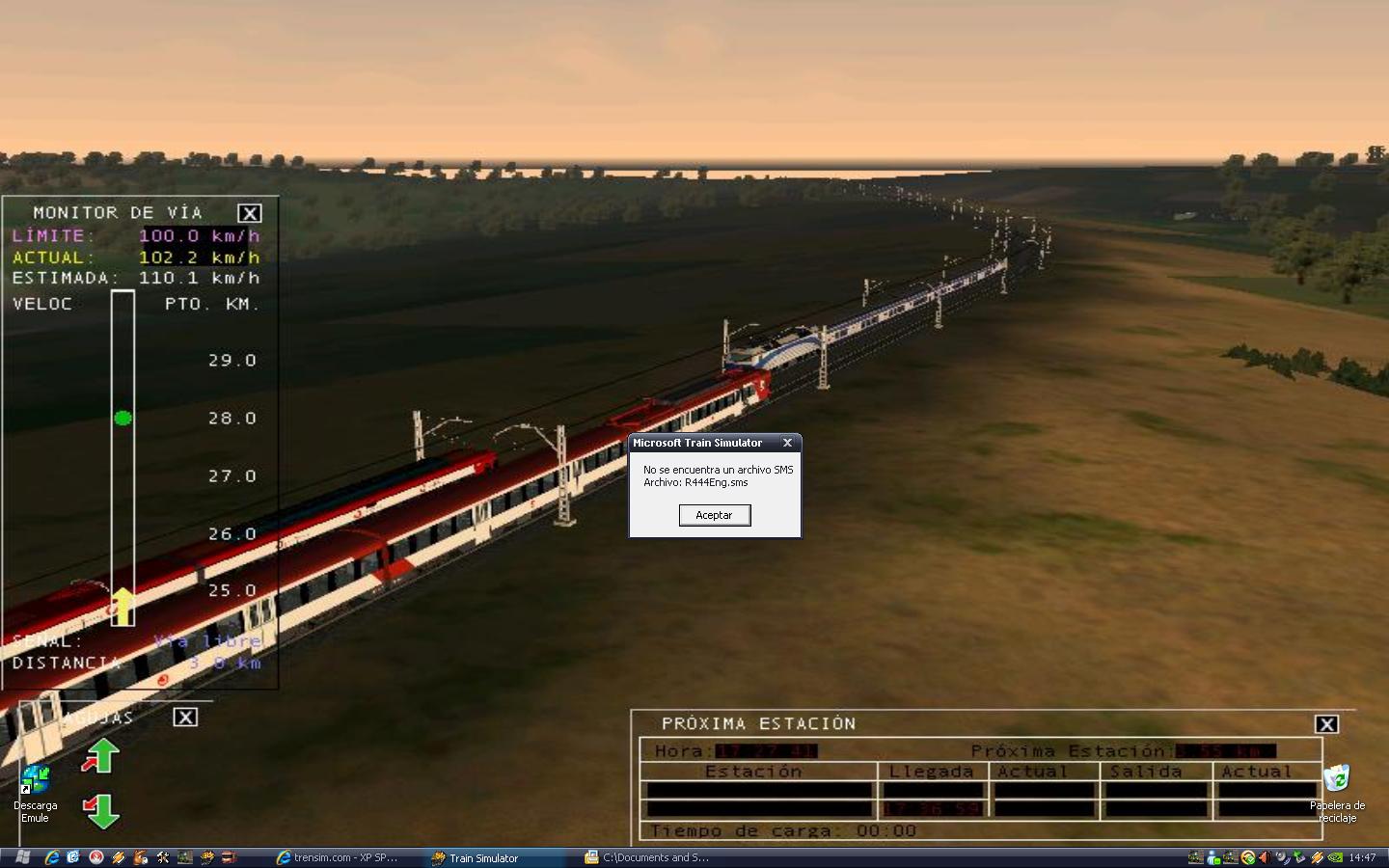
Task: Close the Agujas switch panel
Action: pyautogui.click(x=185, y=717)
